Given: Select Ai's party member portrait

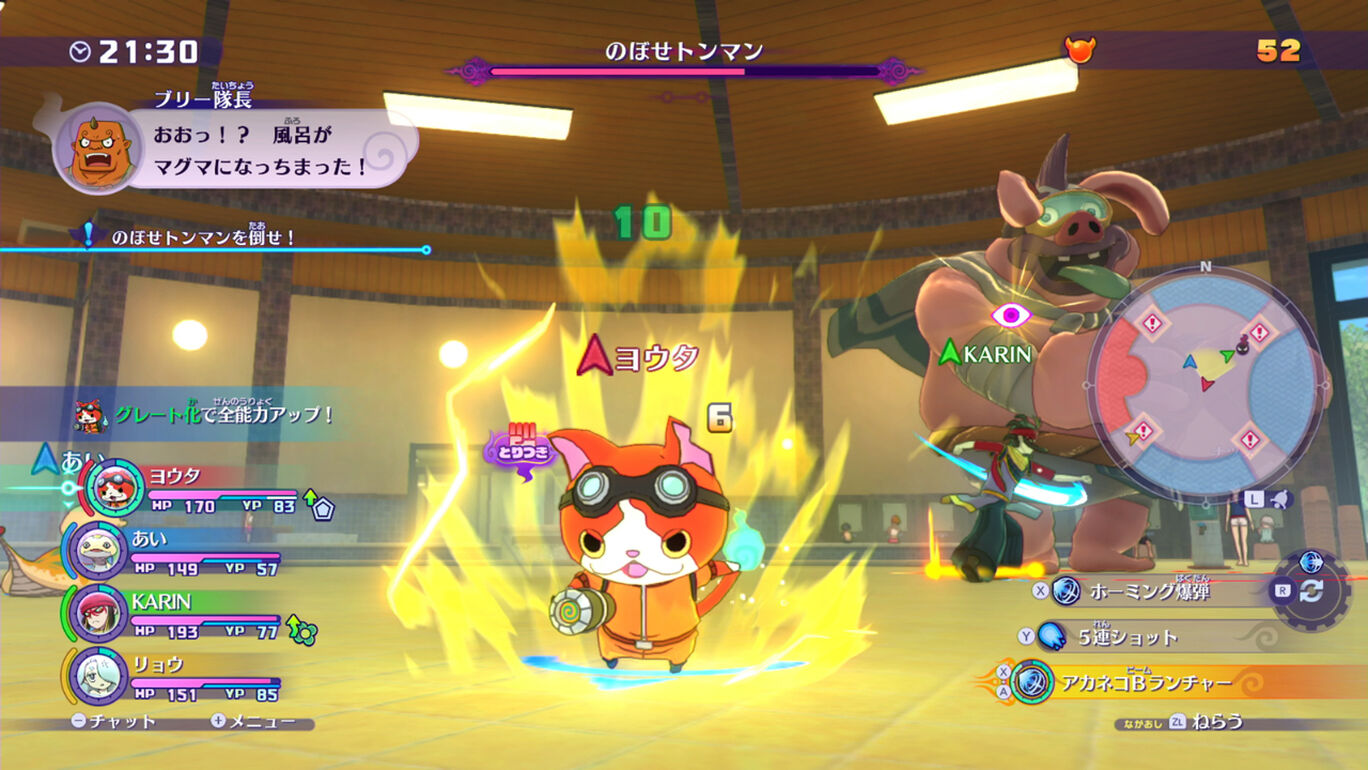Looking at the screenshot, I should coord(97,549).
